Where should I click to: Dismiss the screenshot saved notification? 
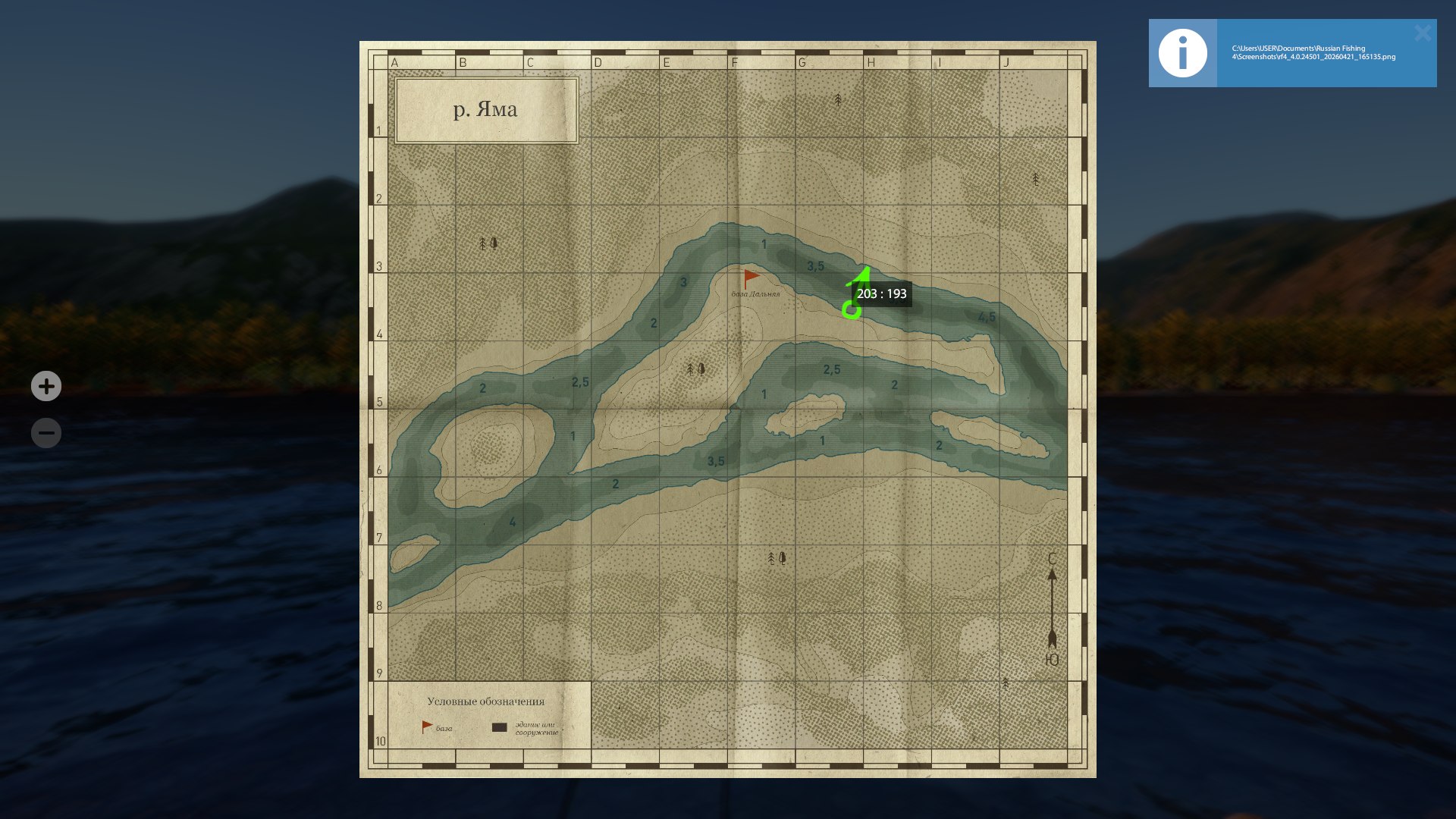[1423, 33]
